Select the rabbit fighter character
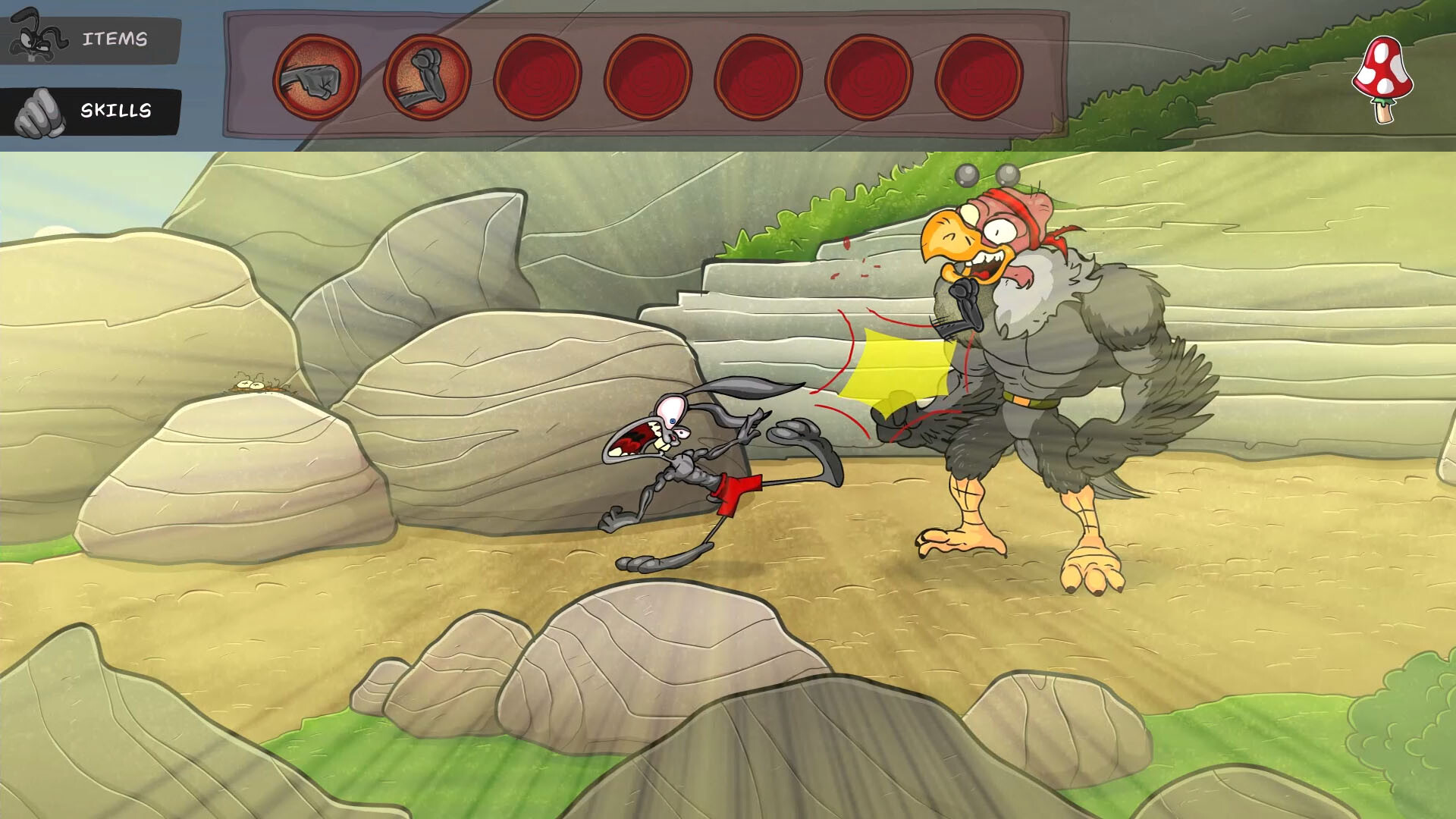Image resolution: width=1456 pixels, height=819 pixels. 698,470
